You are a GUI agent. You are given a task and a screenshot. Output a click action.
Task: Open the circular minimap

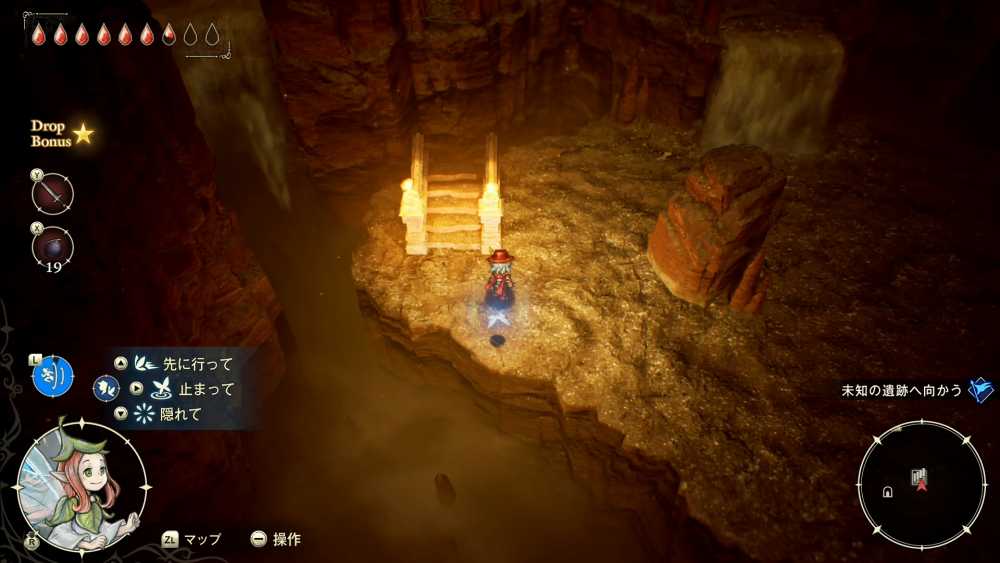click(x=920, y=485)
